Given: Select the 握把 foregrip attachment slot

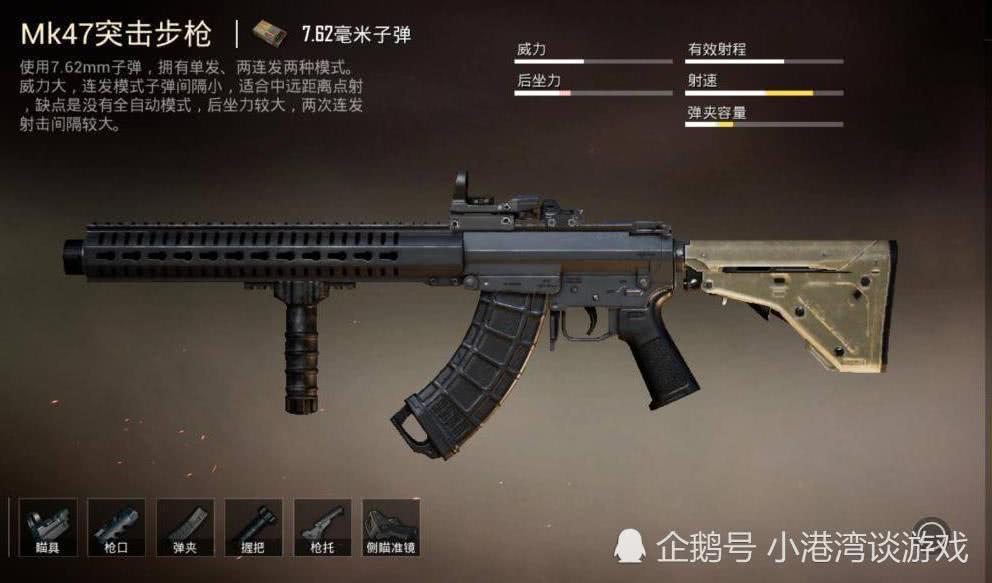Looking at the screenshot, I should (x=254, y=527).
